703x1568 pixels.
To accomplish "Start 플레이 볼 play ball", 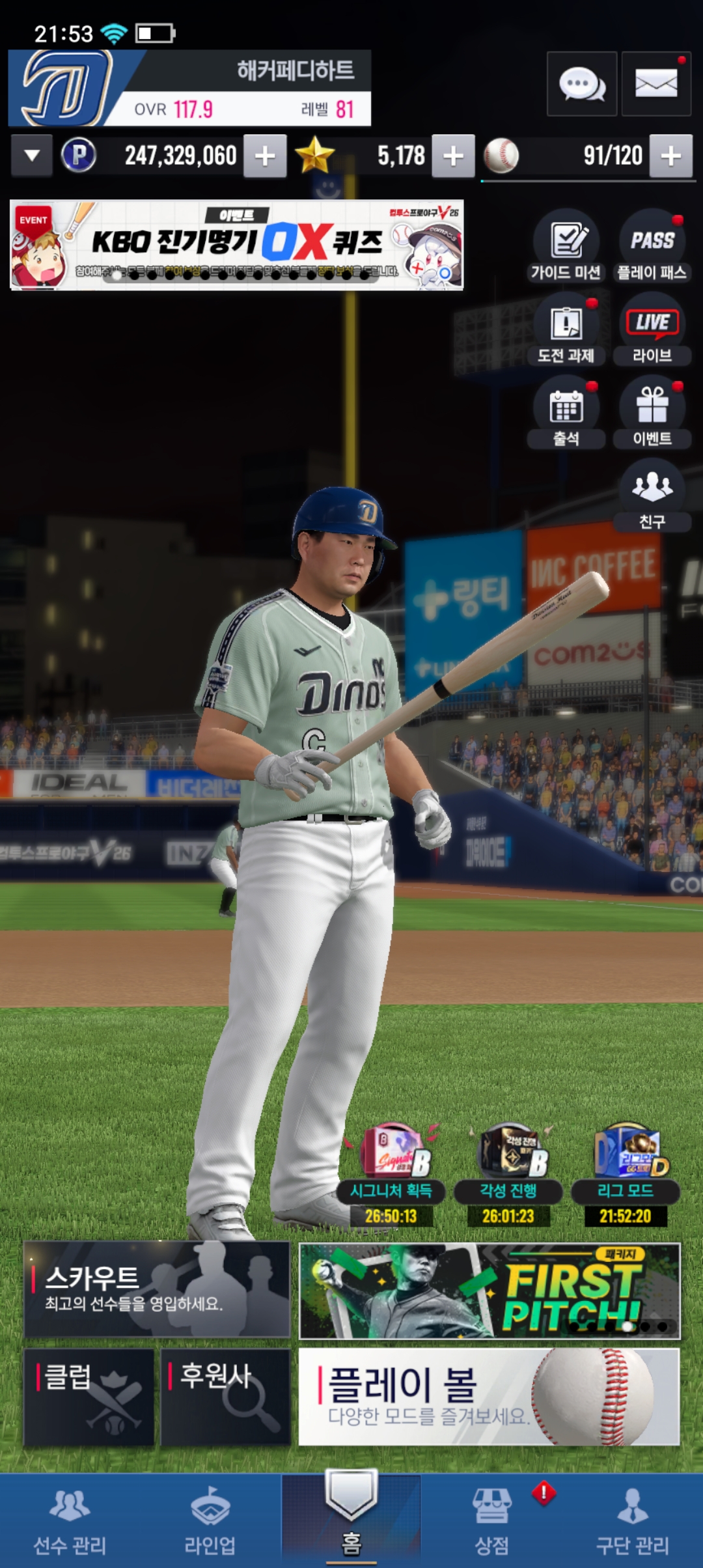I will point(489,1397).
